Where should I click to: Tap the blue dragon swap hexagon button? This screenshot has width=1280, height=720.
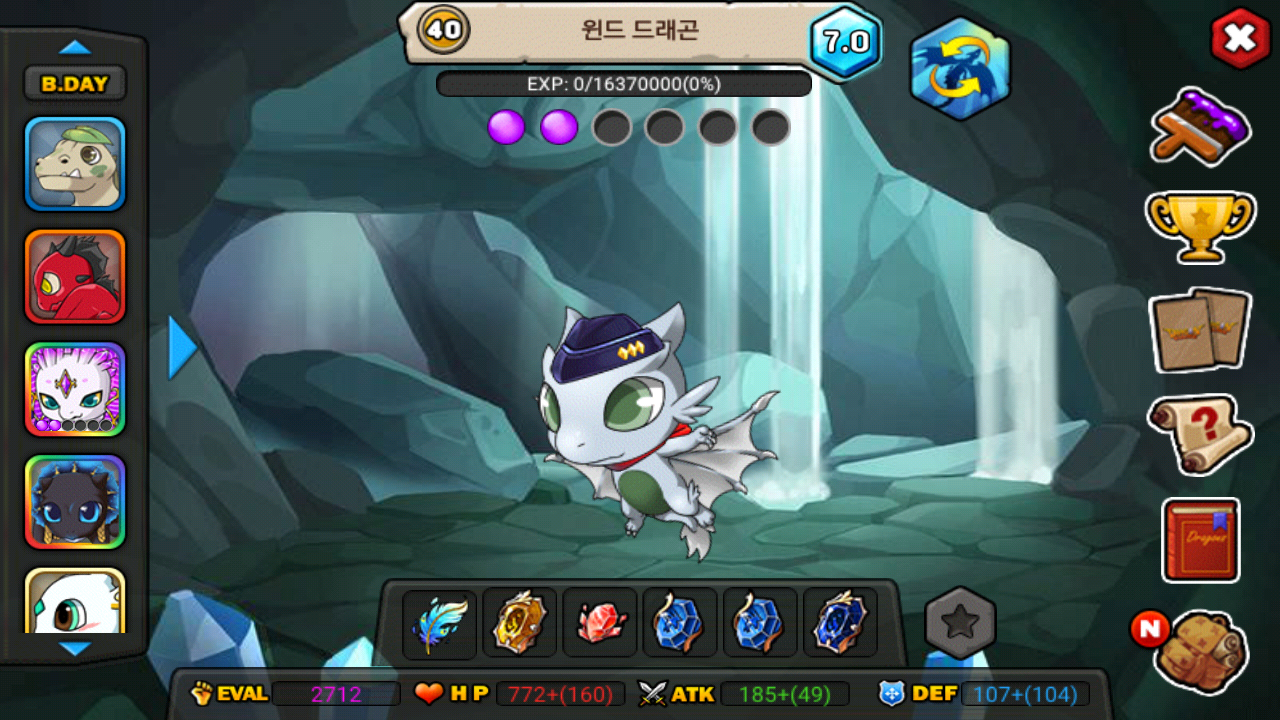pyautogui.click(x=960, y=69)
